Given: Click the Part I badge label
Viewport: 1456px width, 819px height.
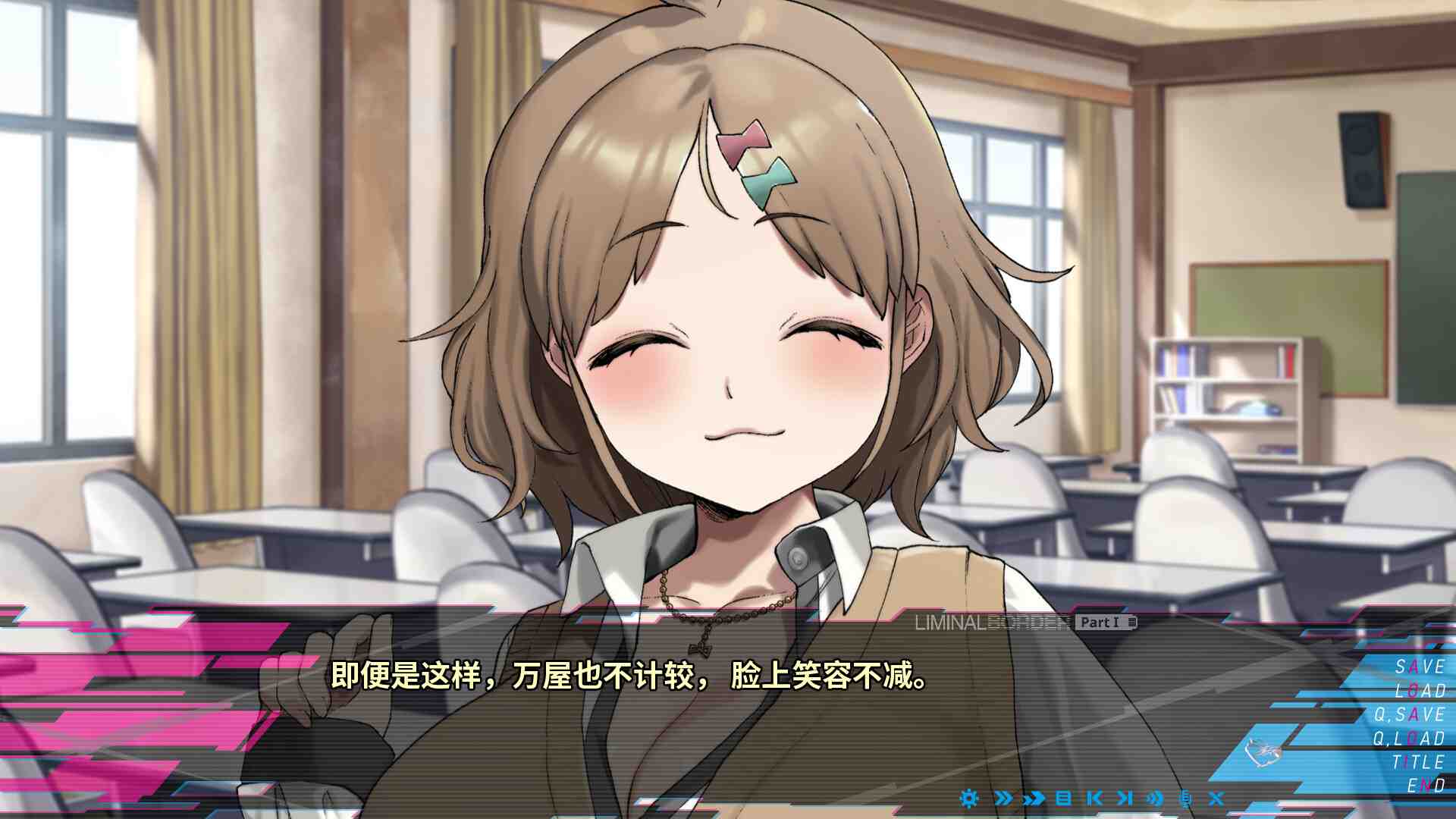Looking at the screenshot, I should click(1100, 623).
